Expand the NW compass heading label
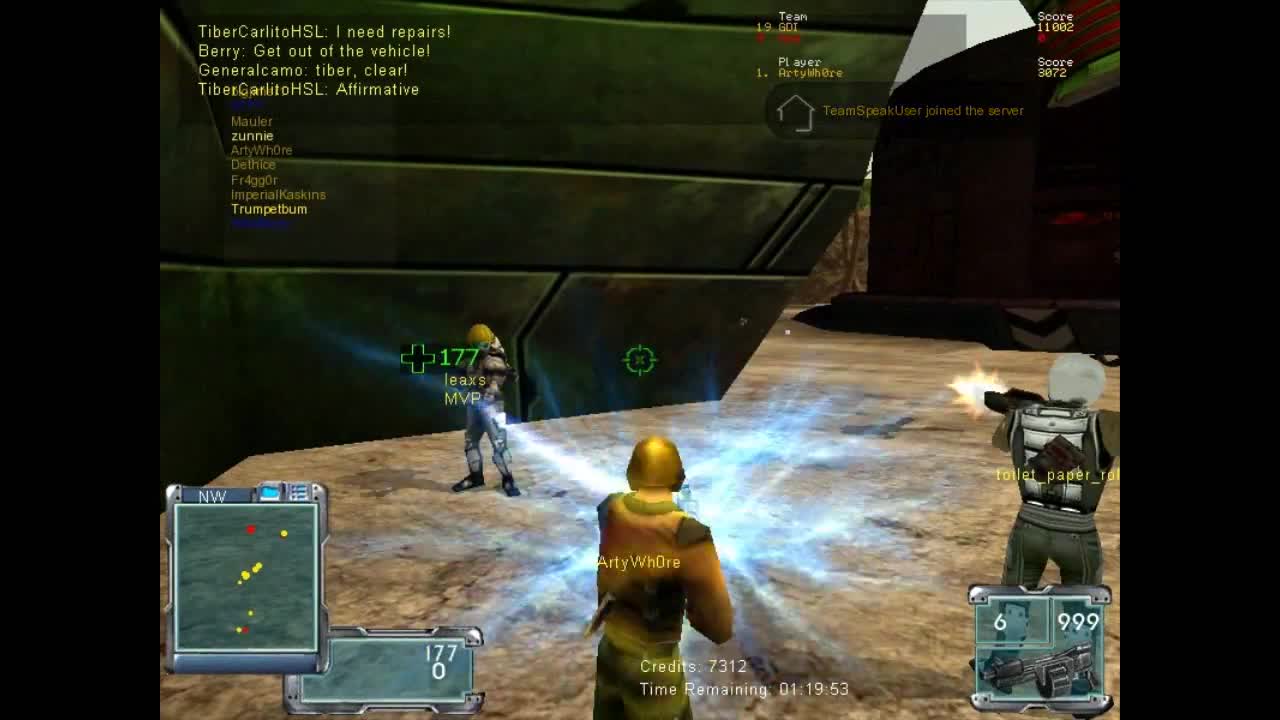Image resolution: width=1280 pixels, height=720 pixels. (211, 497)
